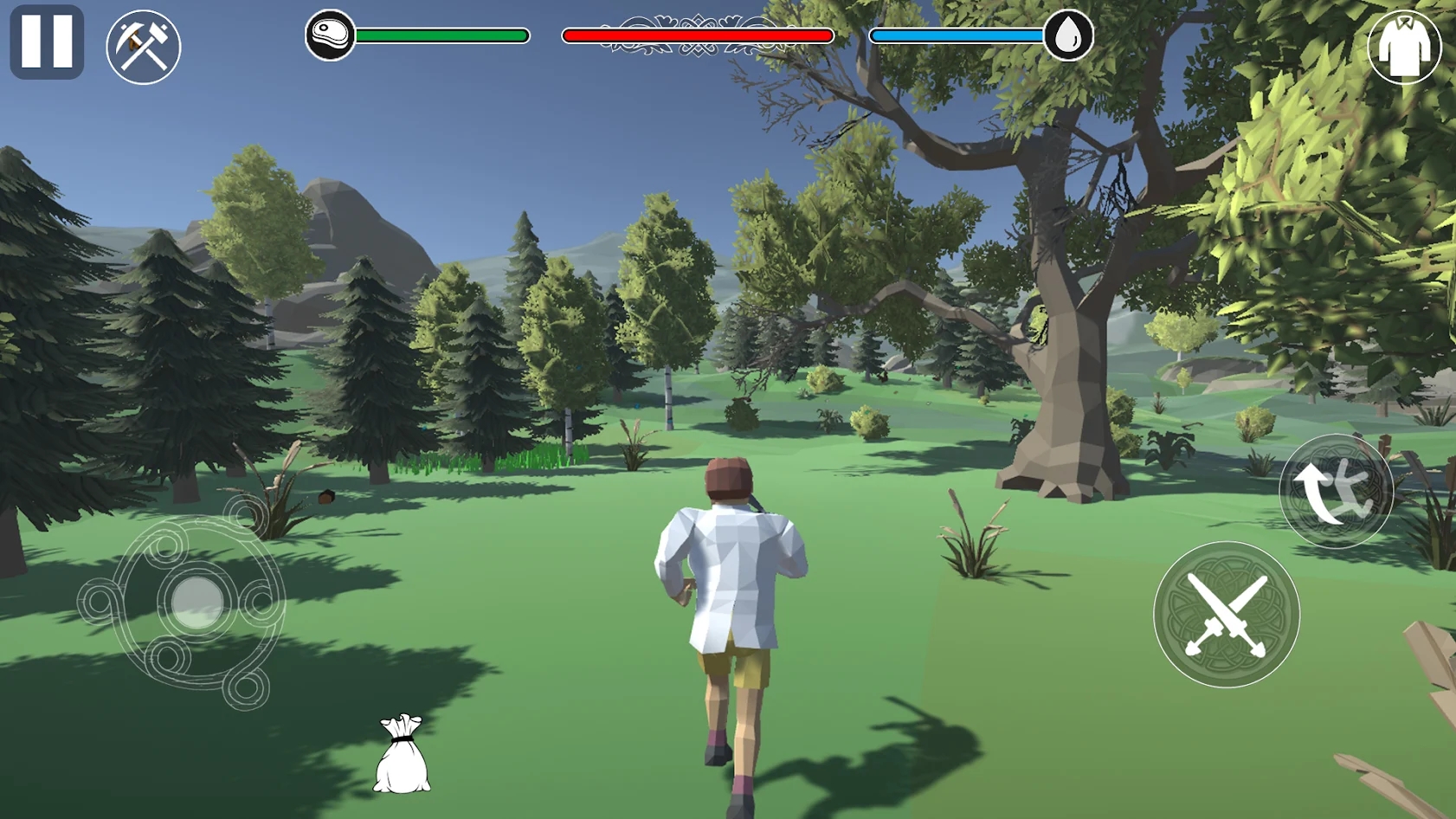The width and height of the screenshot is (1456, 819).
Task: Tap the water droplet icon on the thirst bar
Action: (1069, 35)
